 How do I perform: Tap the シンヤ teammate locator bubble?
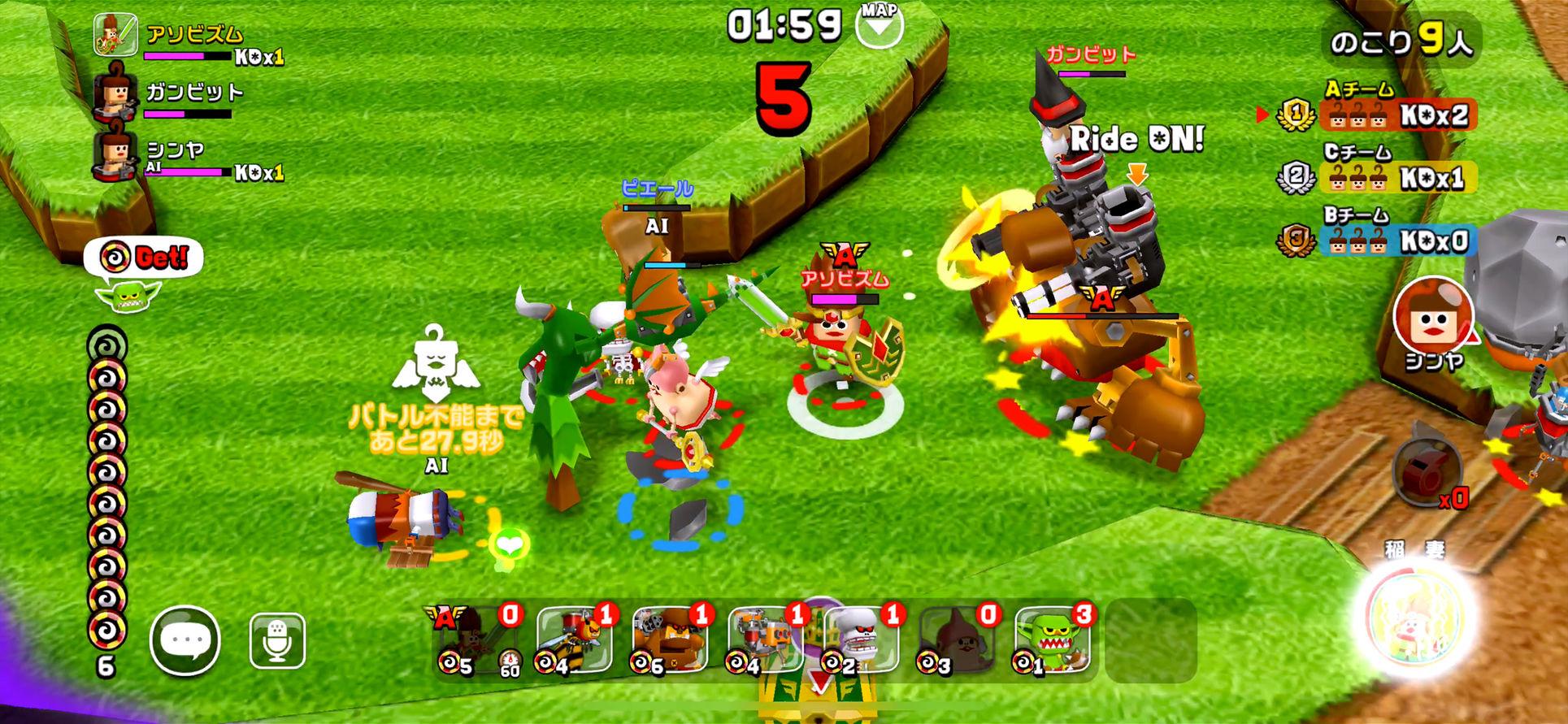pos(1433,318)
